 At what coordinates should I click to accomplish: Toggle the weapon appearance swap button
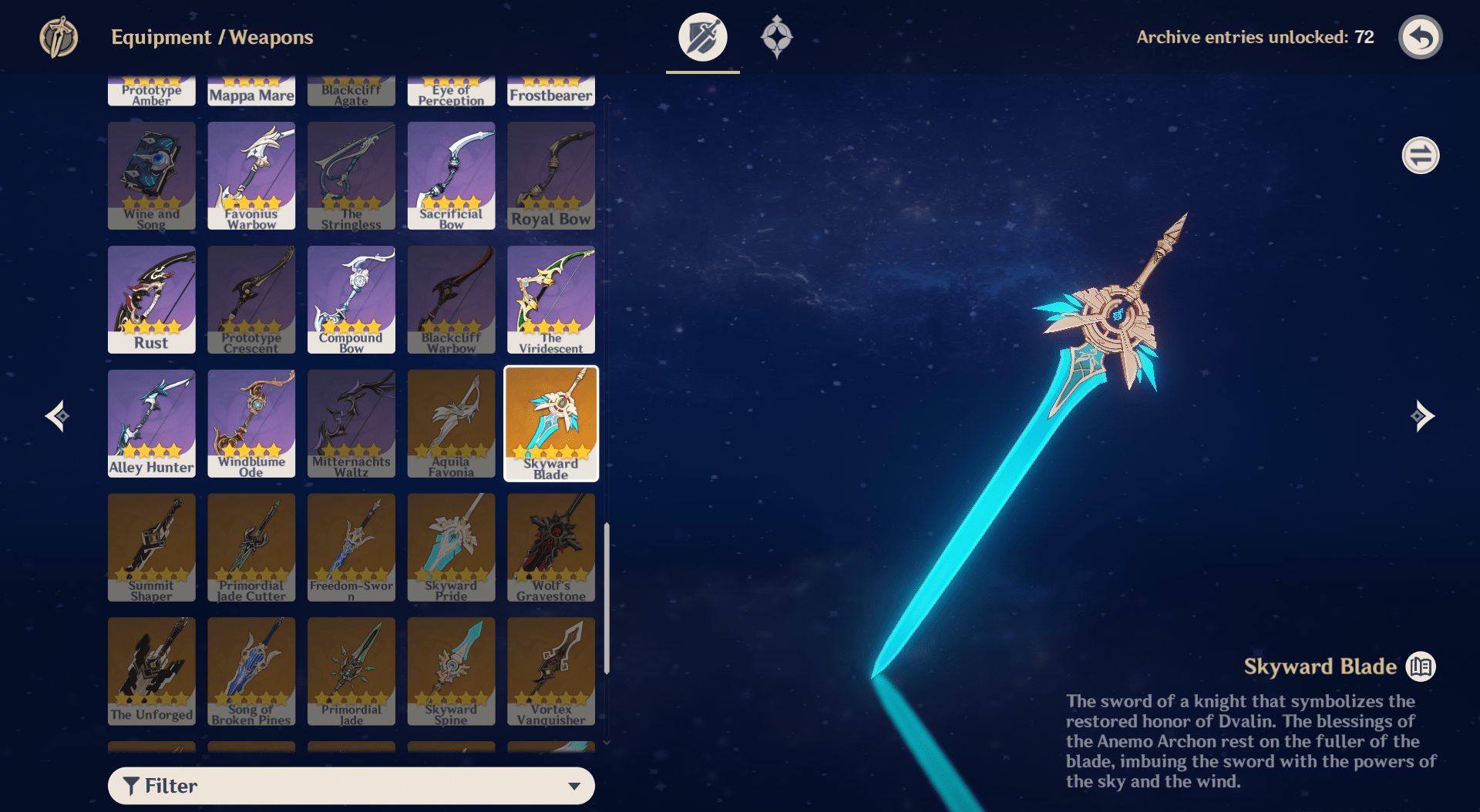pyautogui.click(x=1420, y=156)
